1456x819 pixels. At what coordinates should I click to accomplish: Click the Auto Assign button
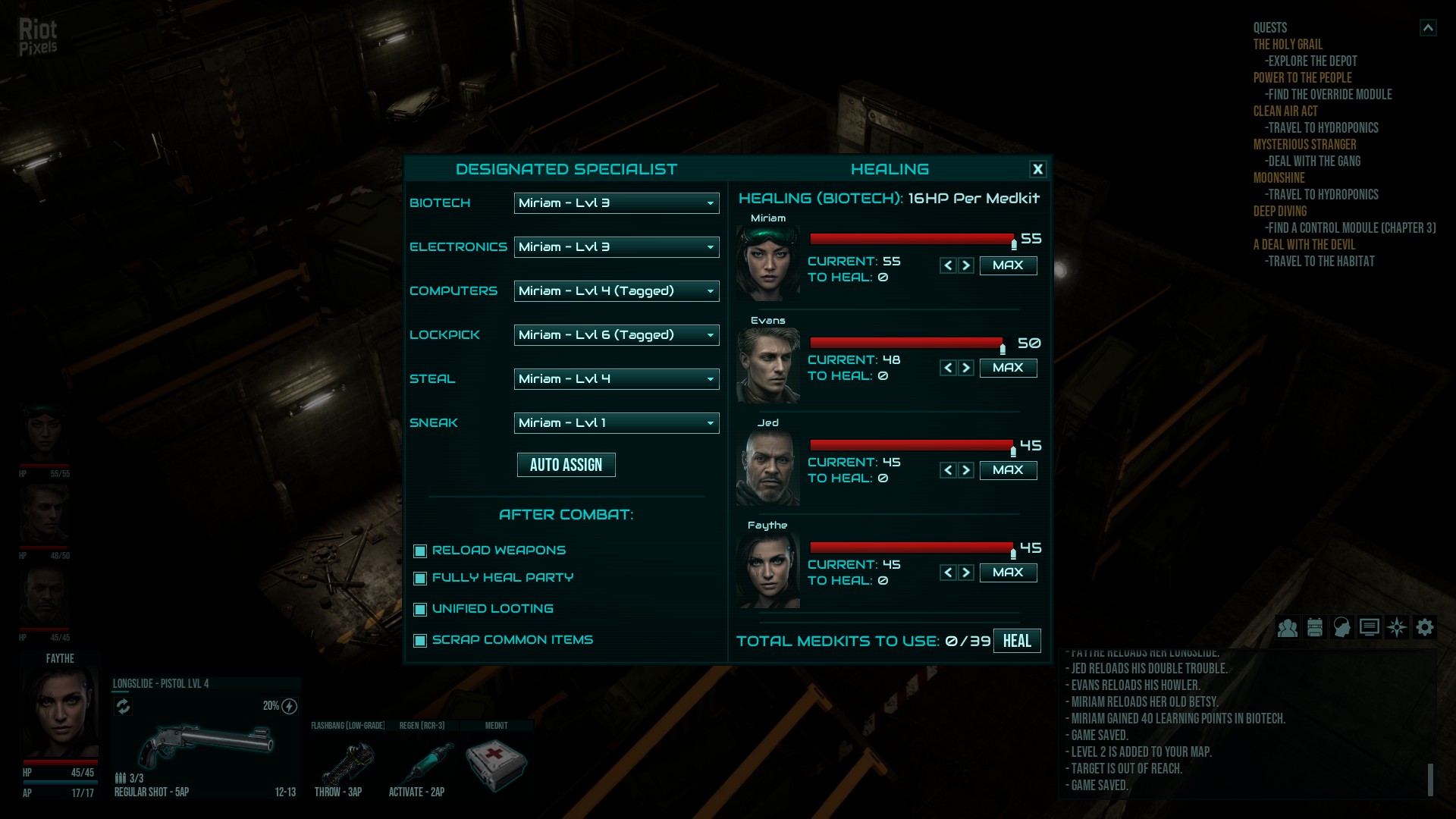(566, 465)
